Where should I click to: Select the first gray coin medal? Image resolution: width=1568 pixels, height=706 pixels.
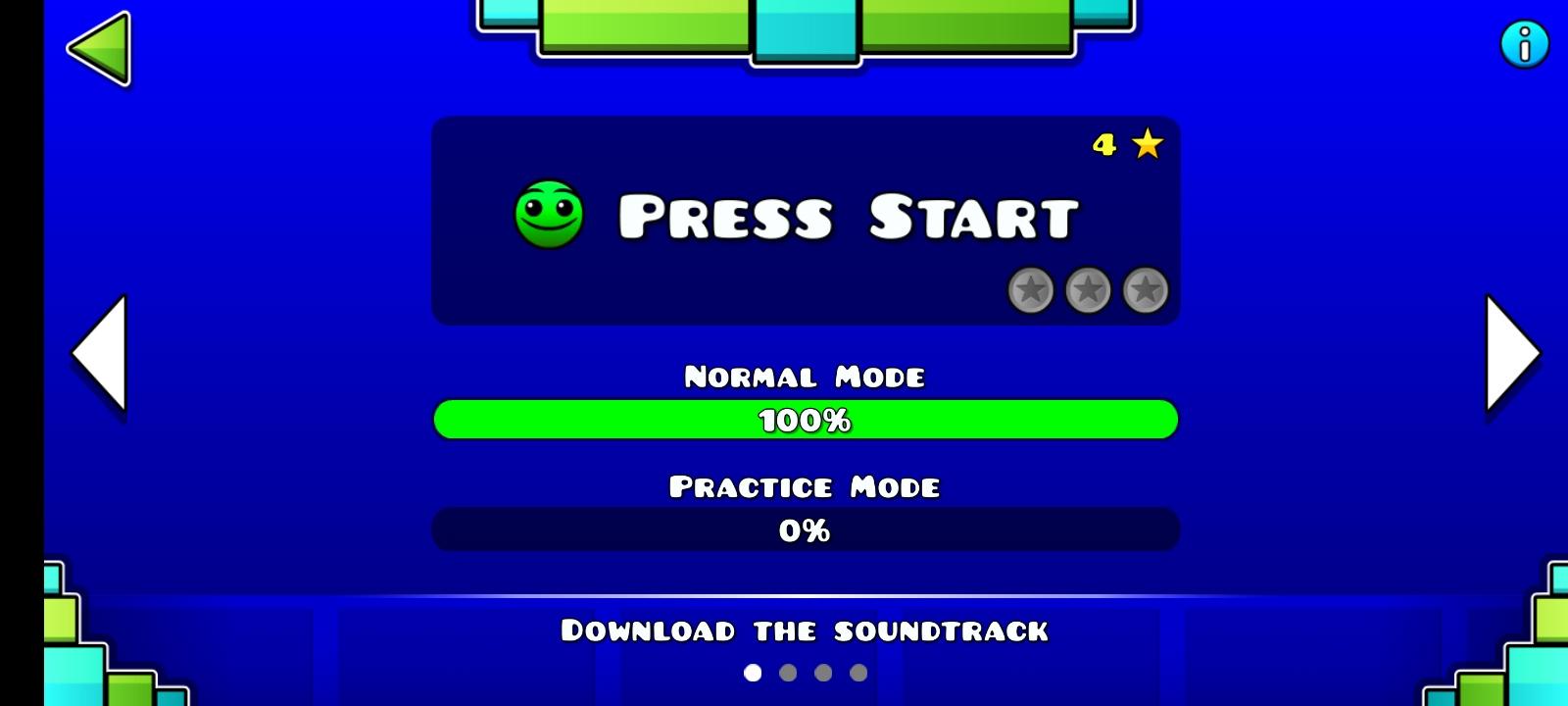coord(1032,291)
